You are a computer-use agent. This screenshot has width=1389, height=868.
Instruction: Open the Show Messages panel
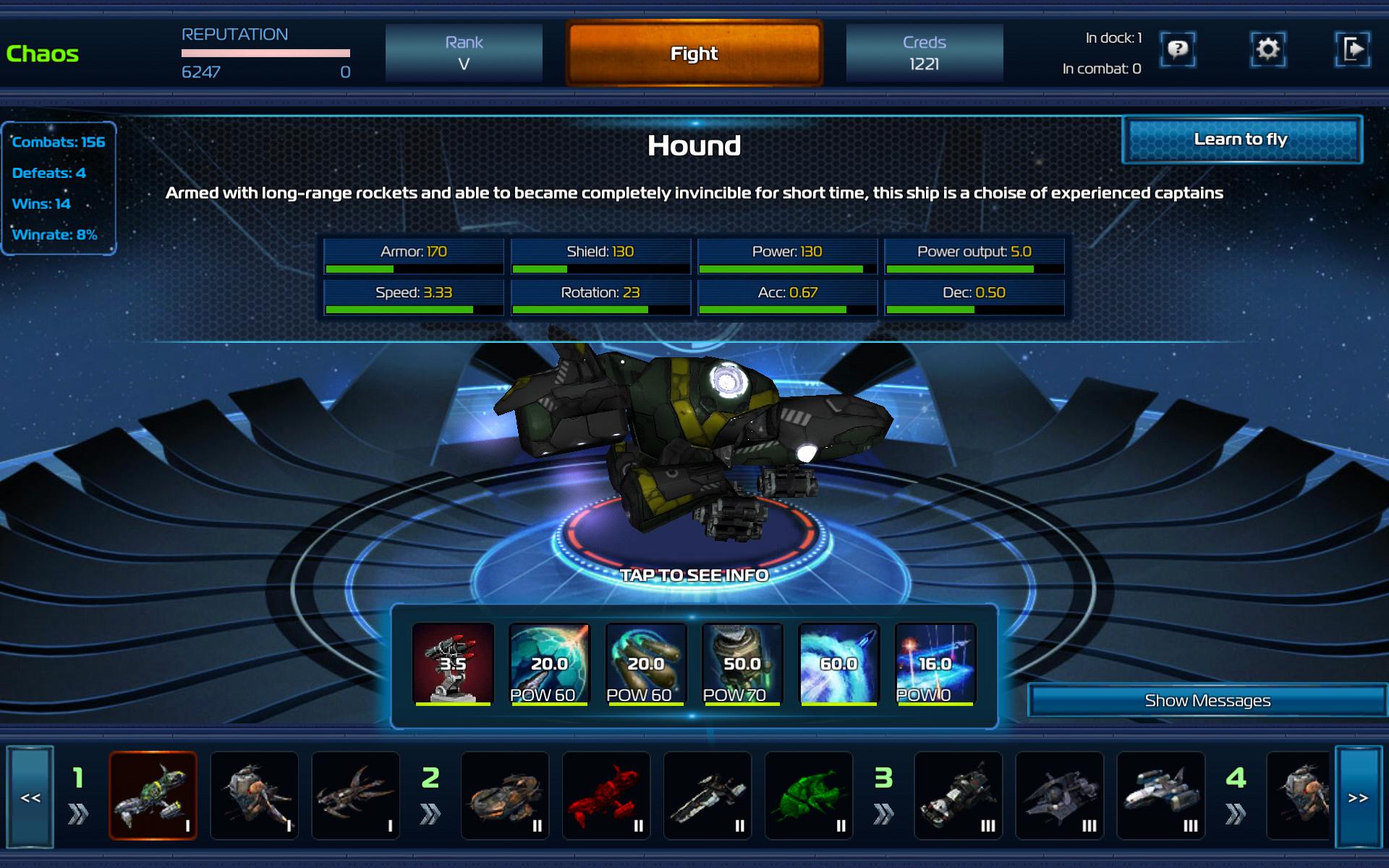[x=1207, y=700]
